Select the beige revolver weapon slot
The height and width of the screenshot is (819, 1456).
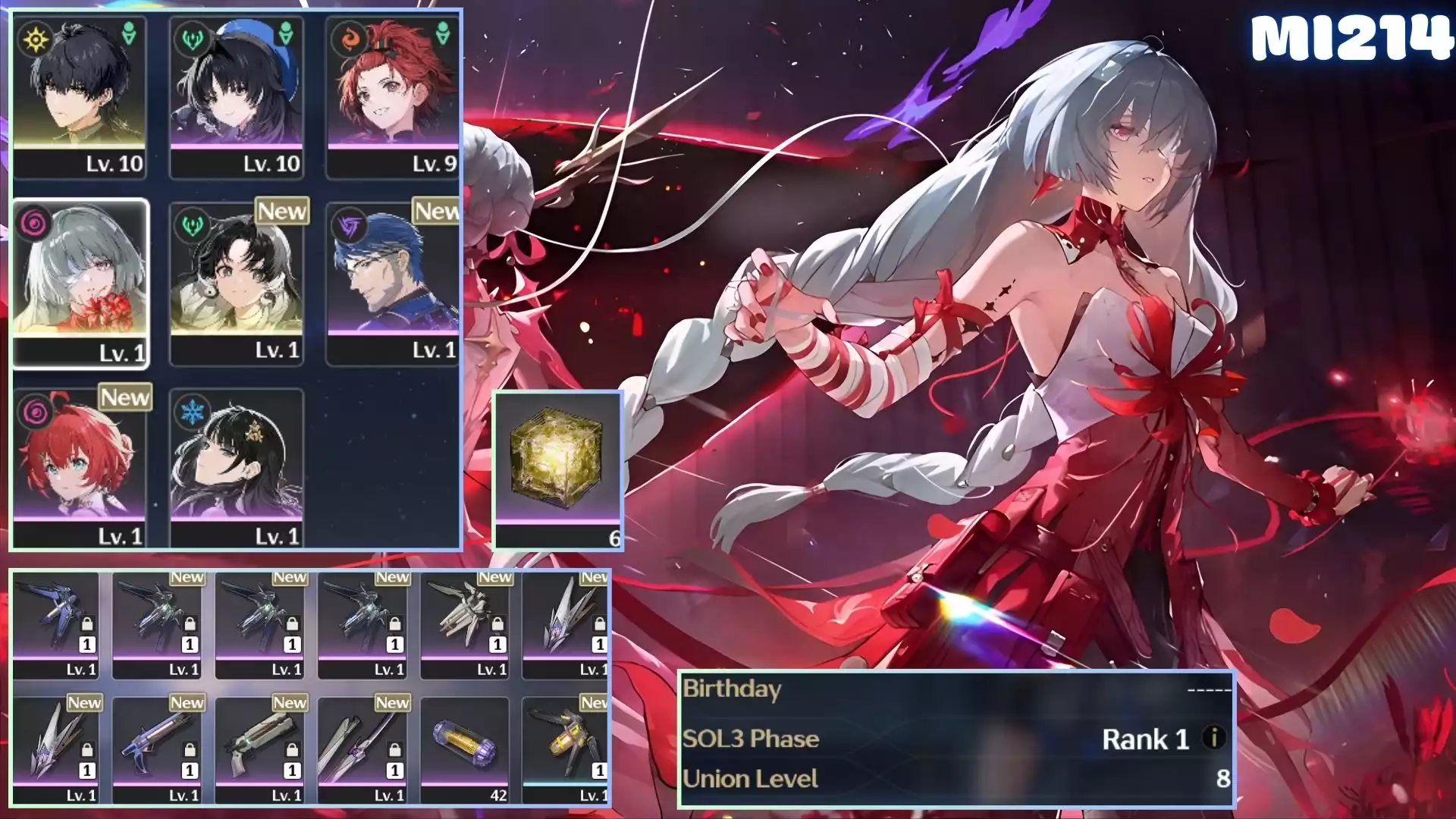pos(259,746)
